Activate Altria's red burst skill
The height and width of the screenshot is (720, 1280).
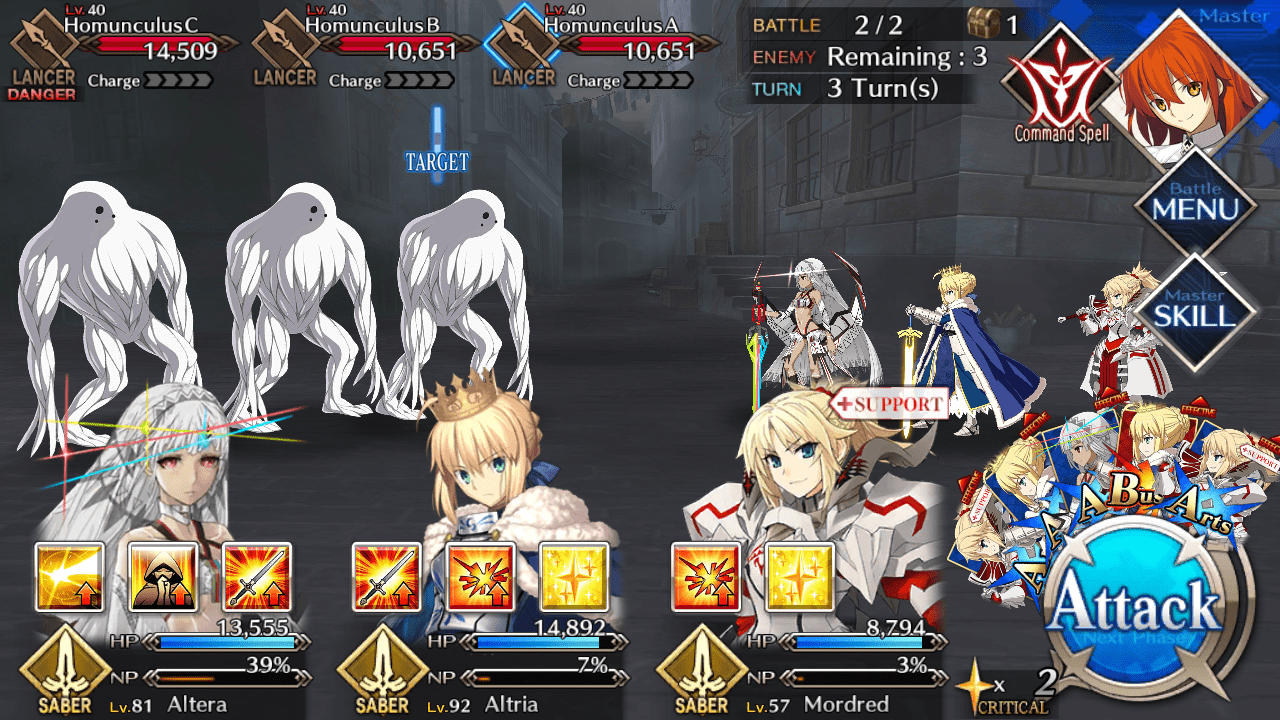481,577
